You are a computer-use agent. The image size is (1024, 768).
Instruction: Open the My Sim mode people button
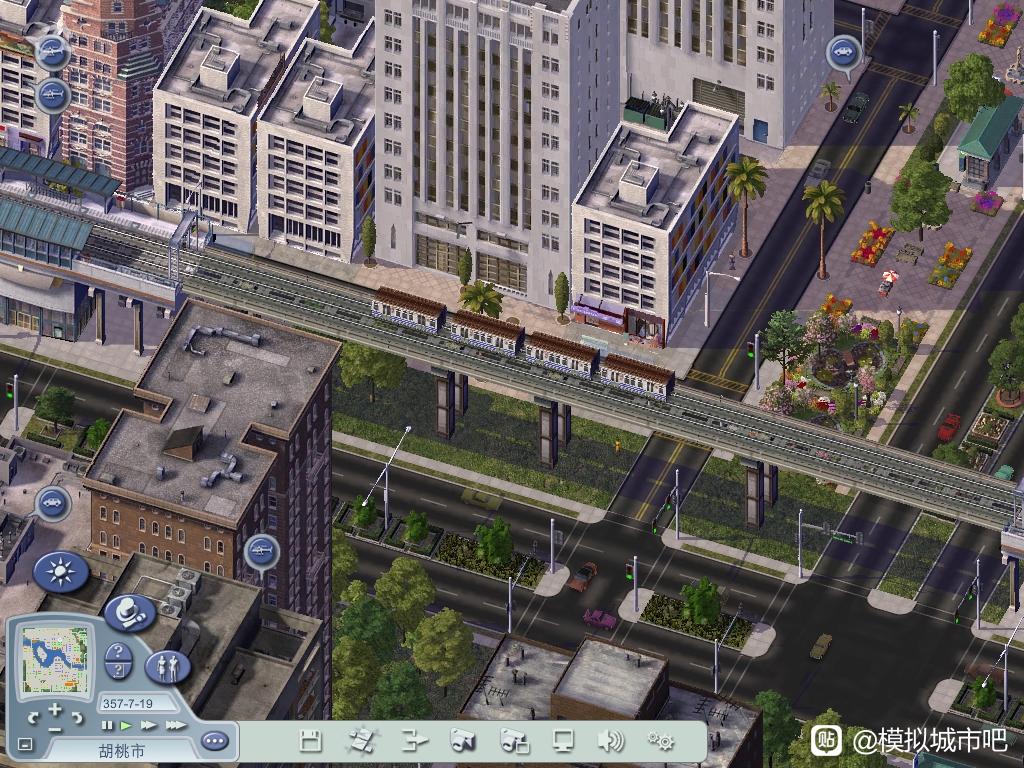click(x=167, y=666)
